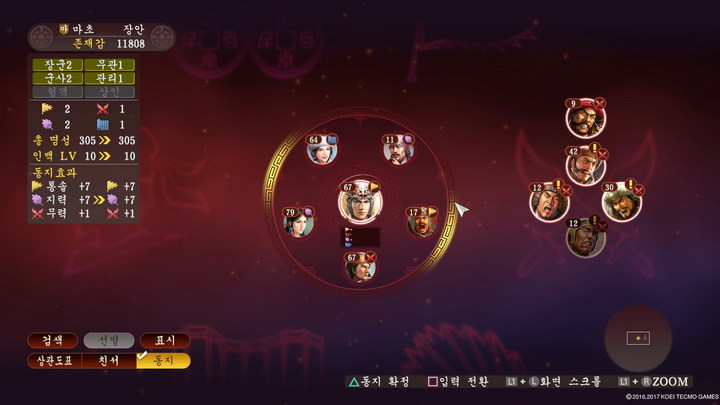Click the 장군2 general filter tag
This screenshot has height=405, width=720.
tap(52, 64)
